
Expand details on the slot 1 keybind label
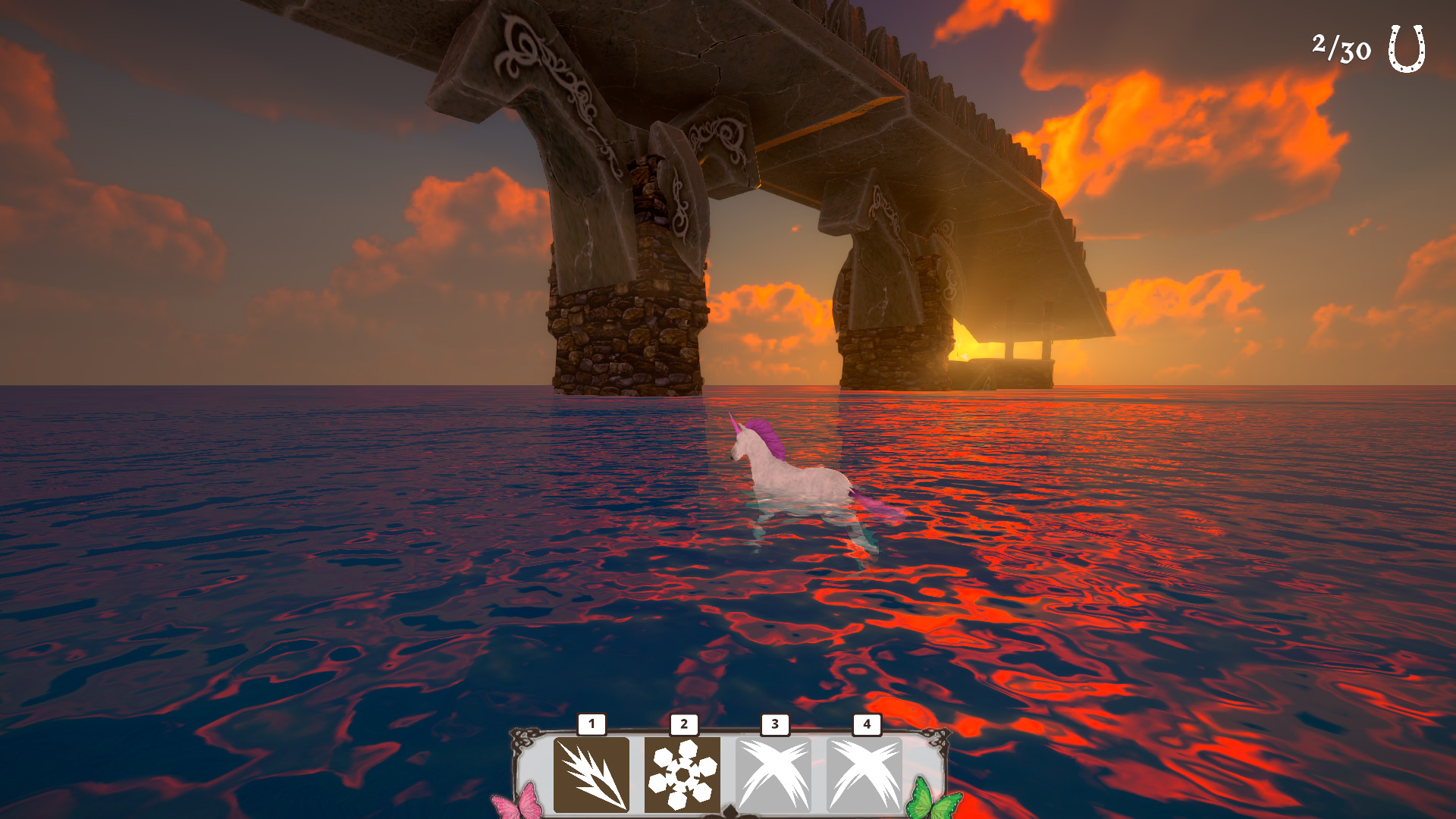[x=591, y=724]
